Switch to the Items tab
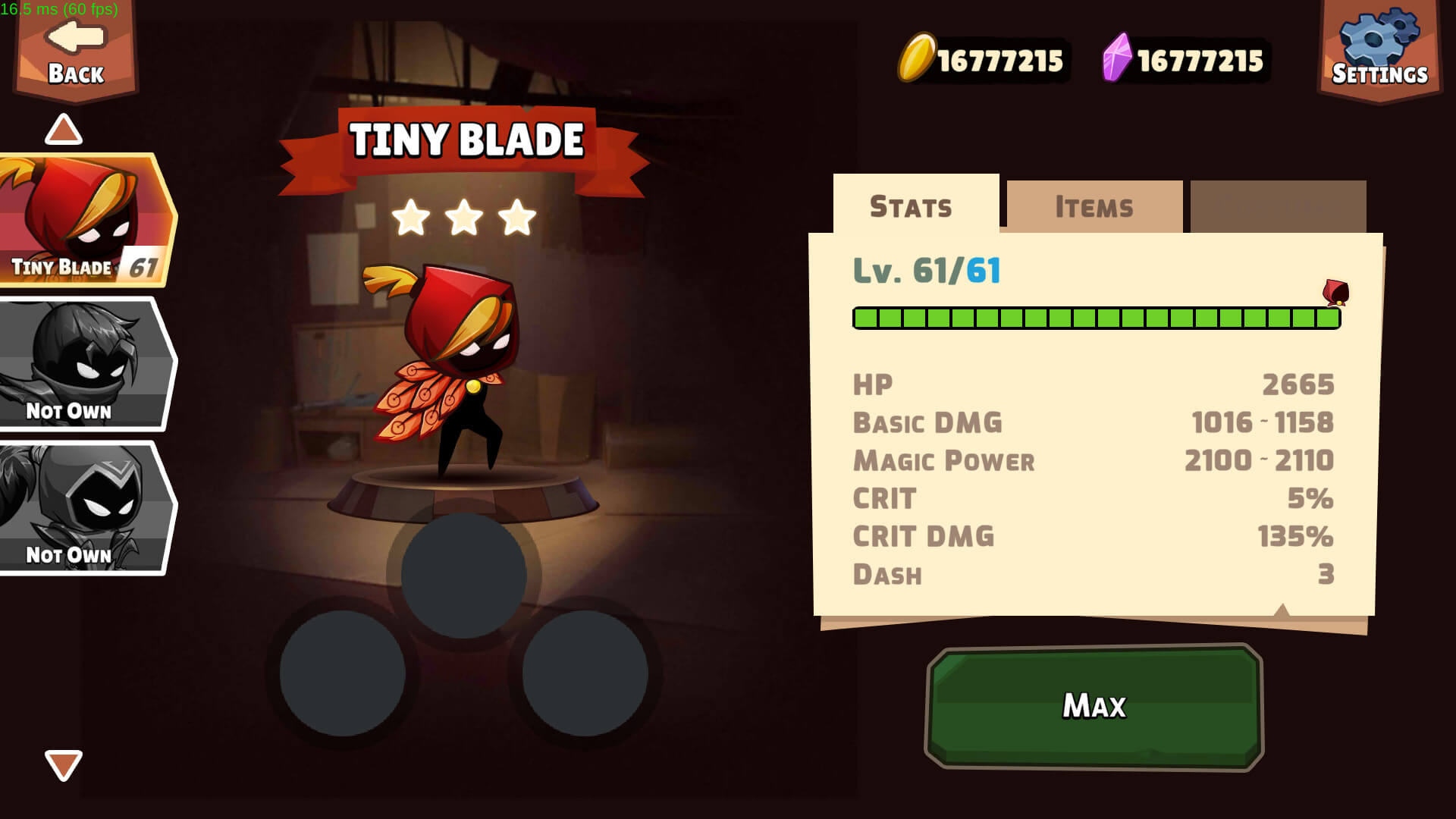The image size is (1456, 819). pyautogui.click(x=1094, y=206)
